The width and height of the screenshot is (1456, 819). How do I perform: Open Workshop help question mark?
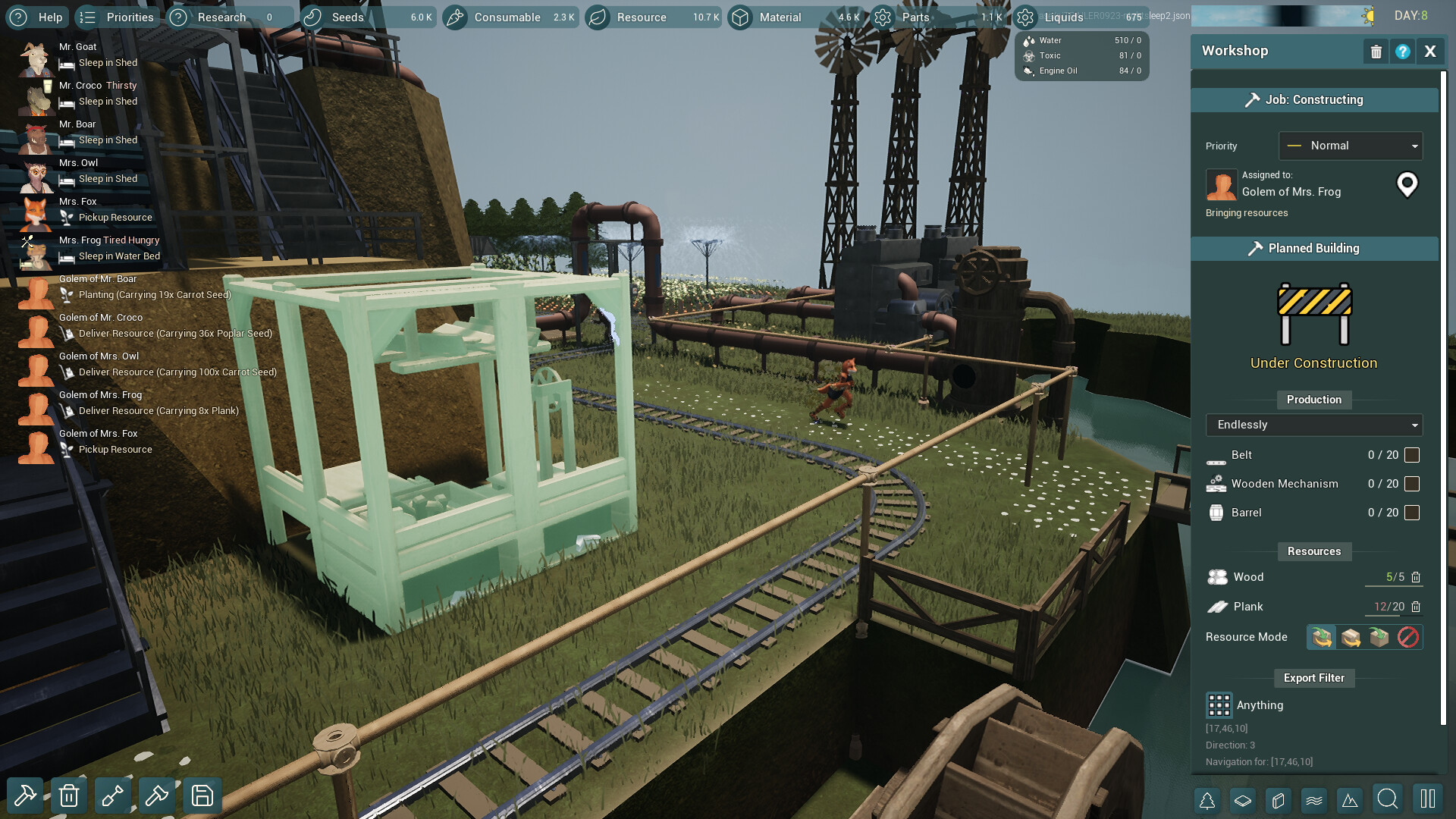click(x=1403, y=51)
